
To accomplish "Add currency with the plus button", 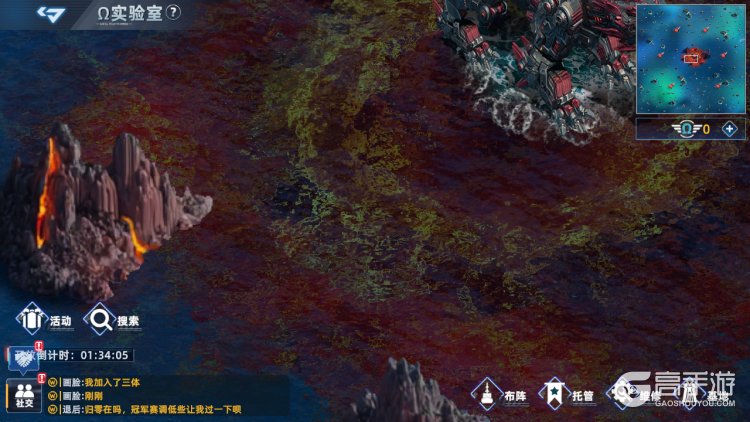I will [729, 128].
